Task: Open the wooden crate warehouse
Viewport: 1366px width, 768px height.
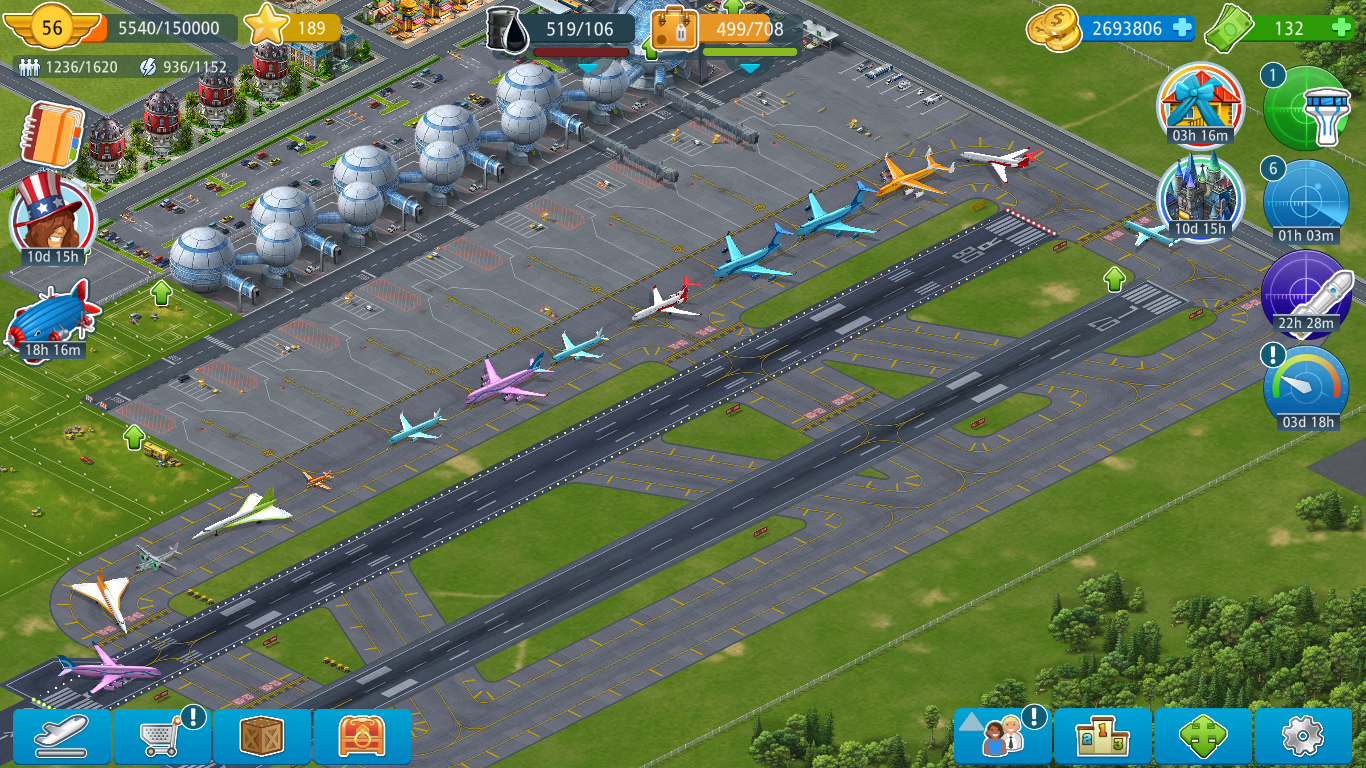Action: pyautogui.click(x=262, y=737)
